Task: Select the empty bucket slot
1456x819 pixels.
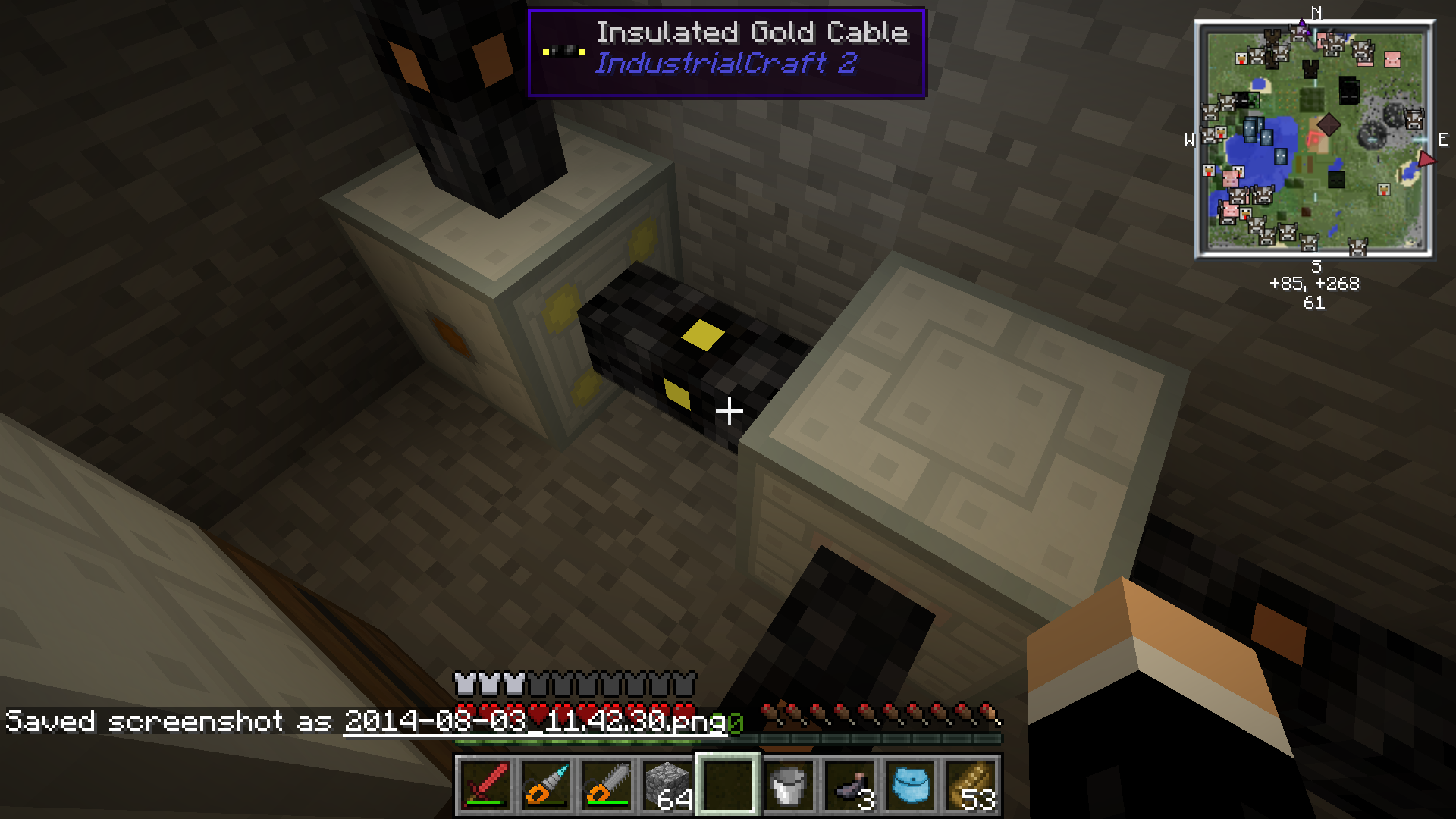Action: click(789, 785)
